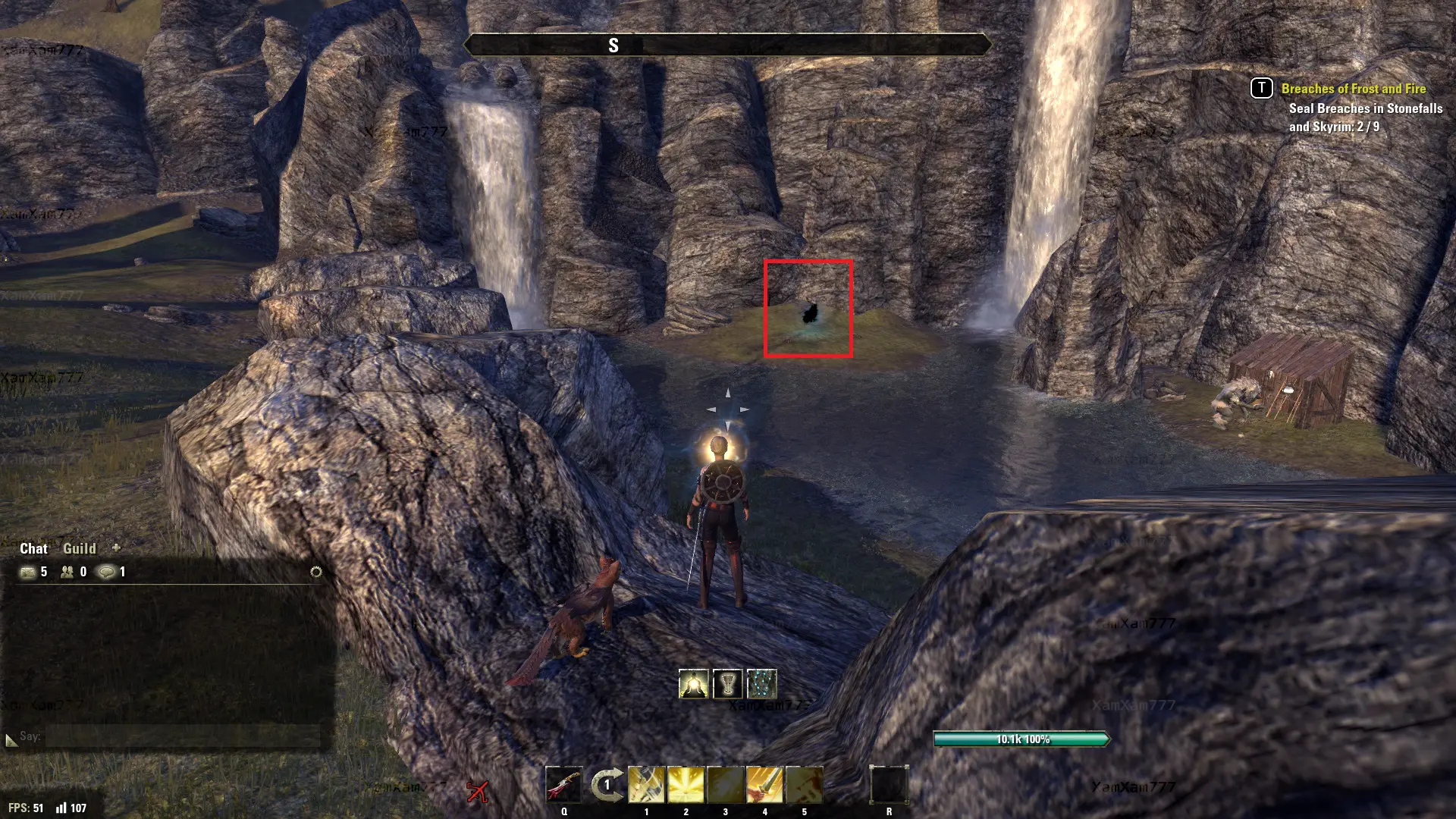Click the Say chat input field

point(182,736)
